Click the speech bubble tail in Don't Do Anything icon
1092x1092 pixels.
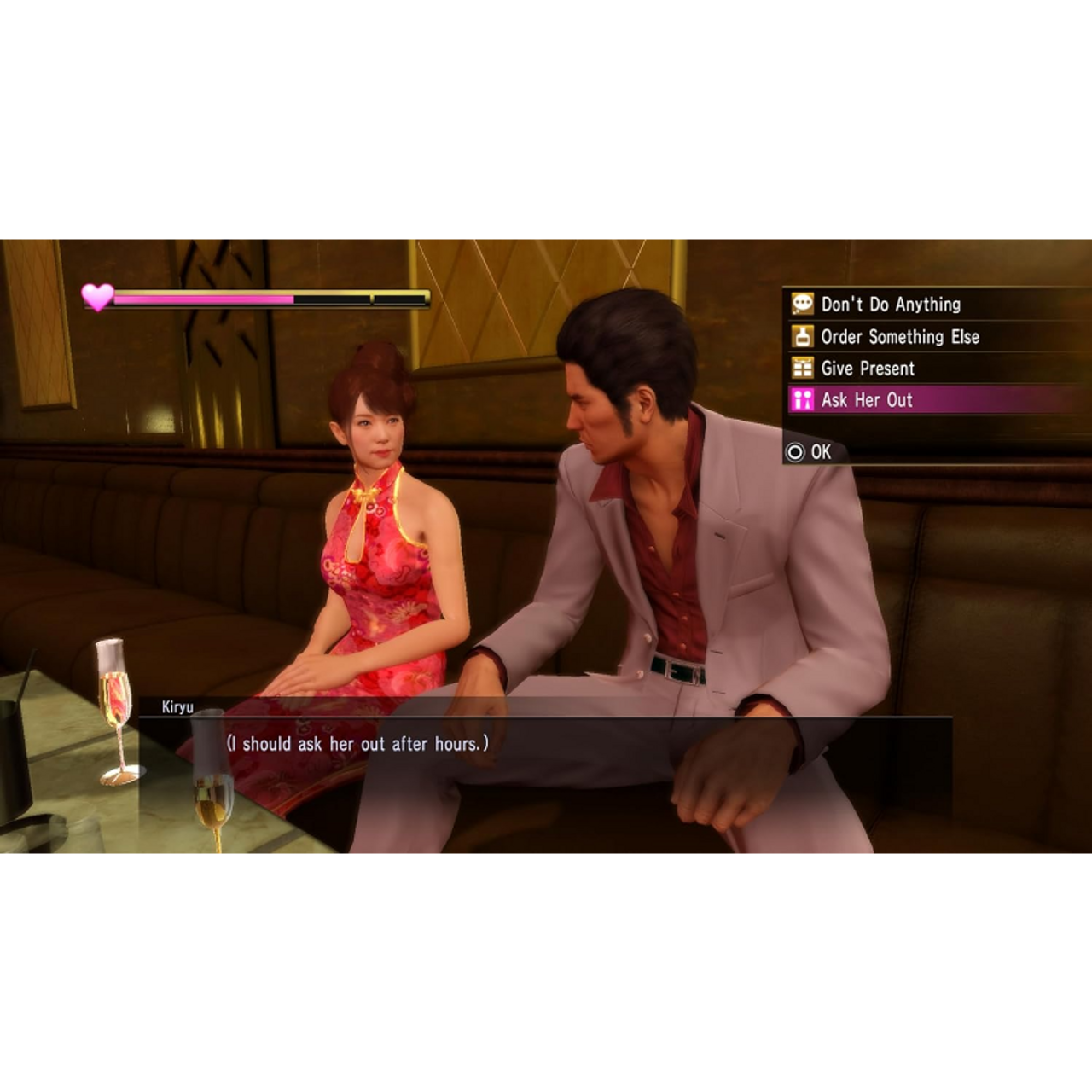(x=795, y=311)
